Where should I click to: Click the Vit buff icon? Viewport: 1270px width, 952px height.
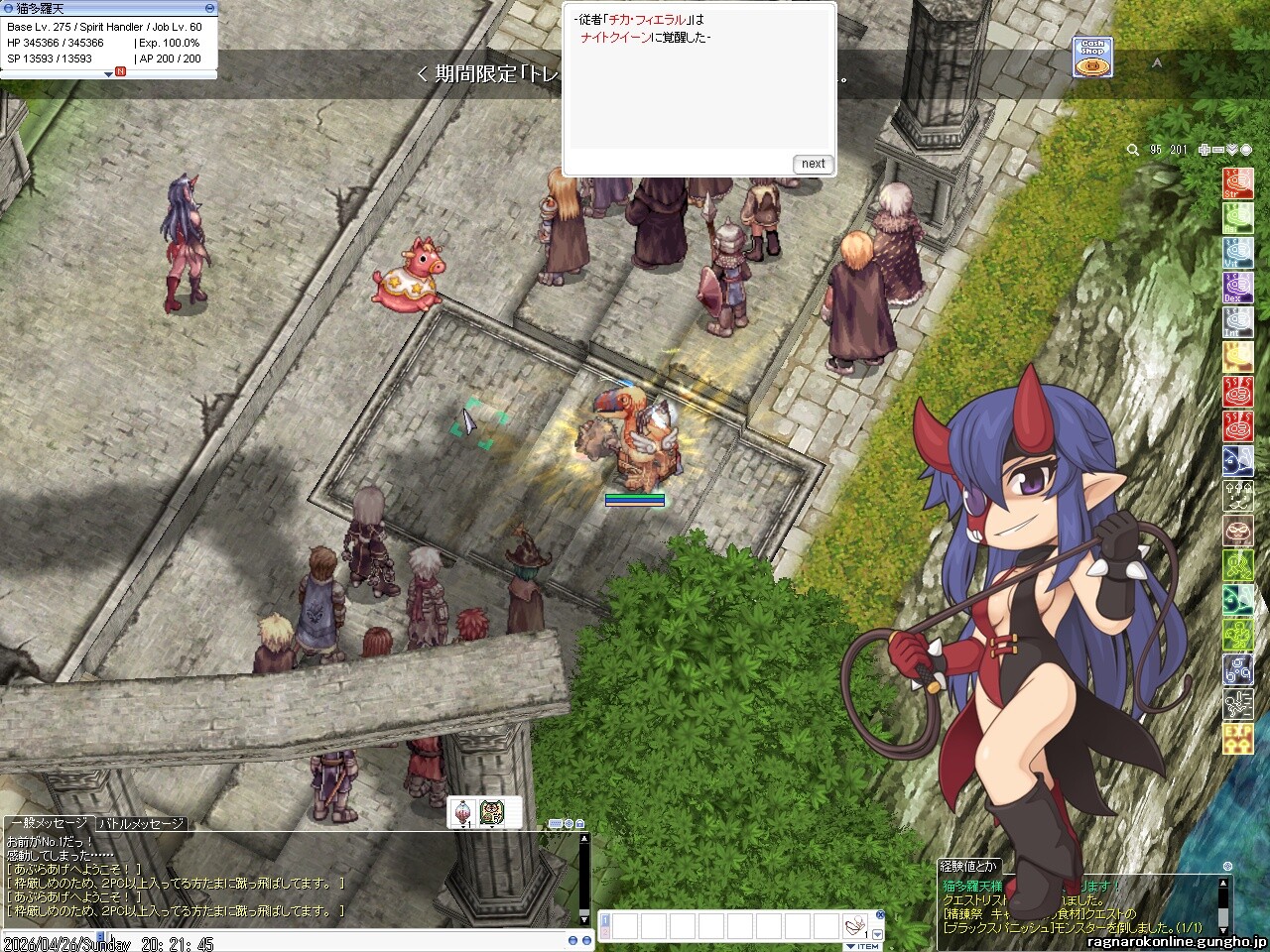1237,253
